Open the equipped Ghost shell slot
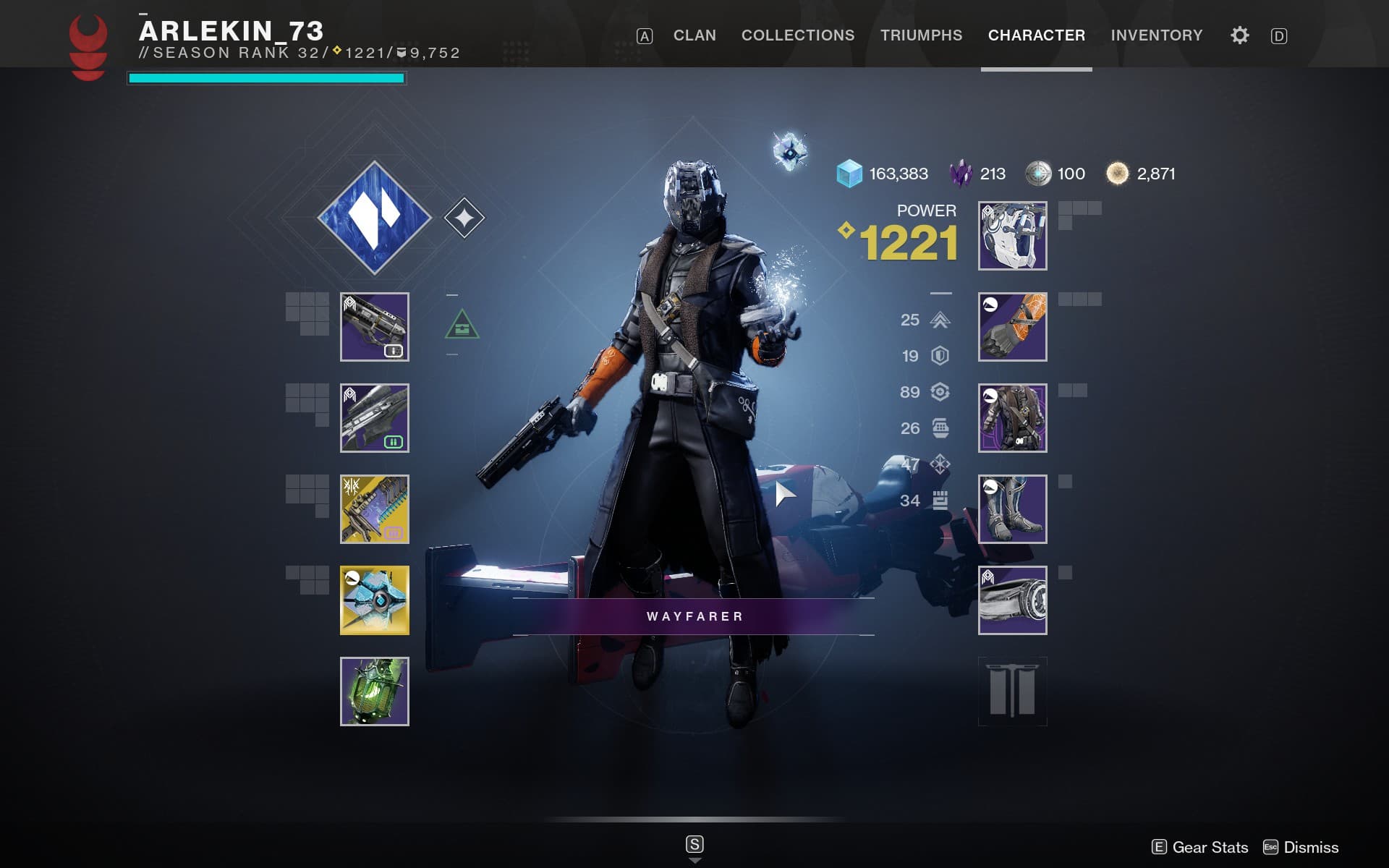 374,600
